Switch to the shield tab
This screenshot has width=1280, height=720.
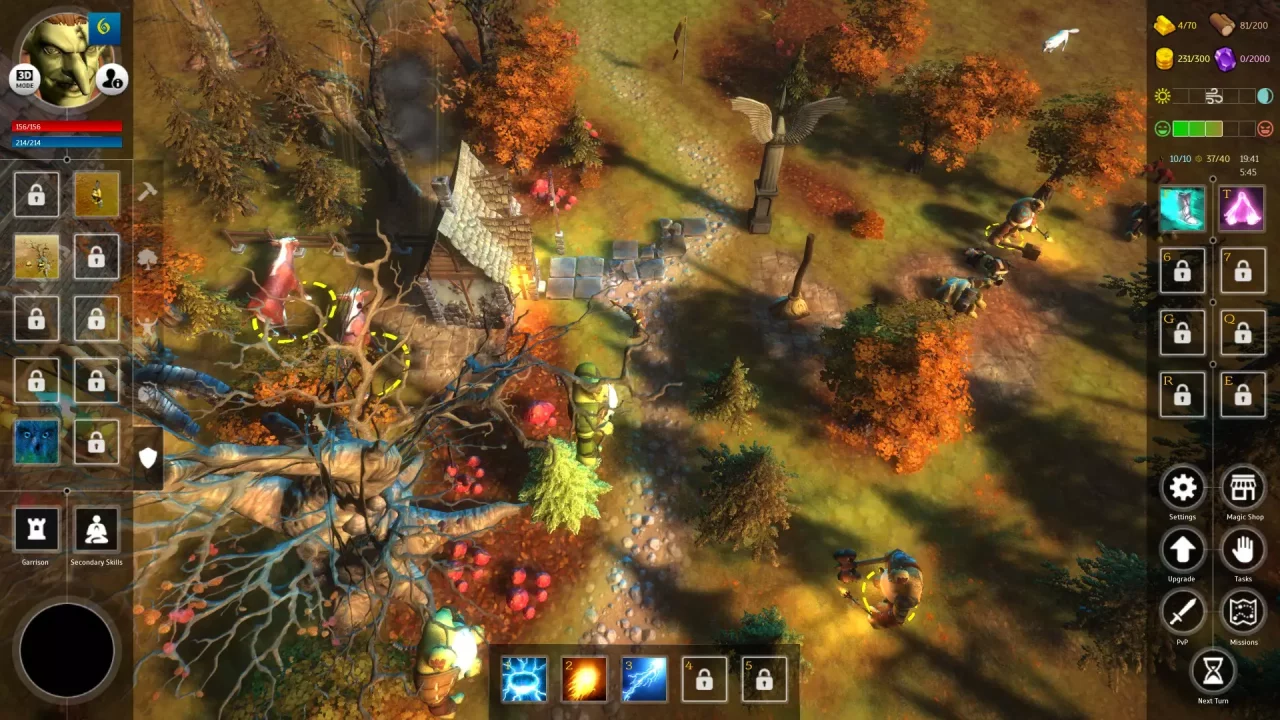[148, 458]
